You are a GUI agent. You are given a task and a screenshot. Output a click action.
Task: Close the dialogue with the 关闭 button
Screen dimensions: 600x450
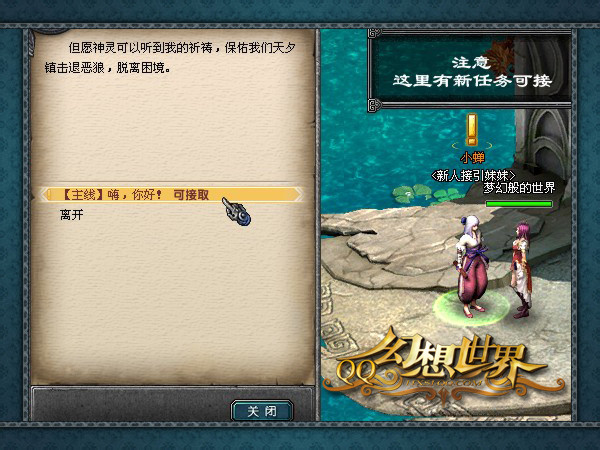(x=262, y=410)
